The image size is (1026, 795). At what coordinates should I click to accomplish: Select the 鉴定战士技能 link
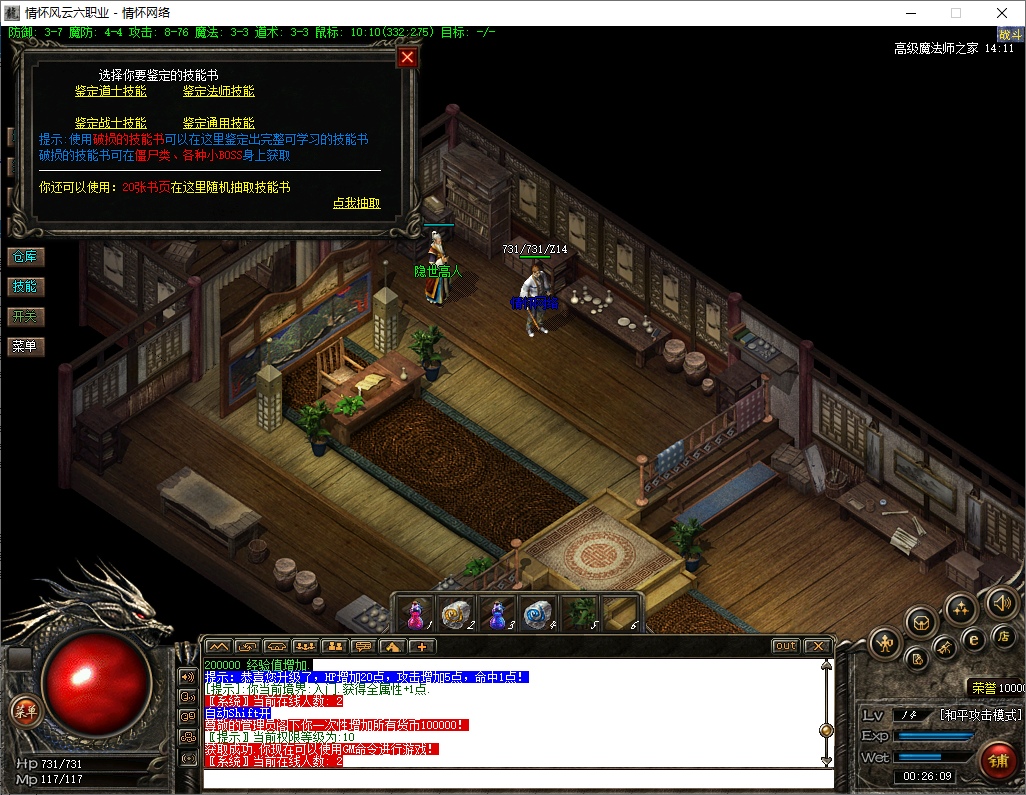[111, 123]
